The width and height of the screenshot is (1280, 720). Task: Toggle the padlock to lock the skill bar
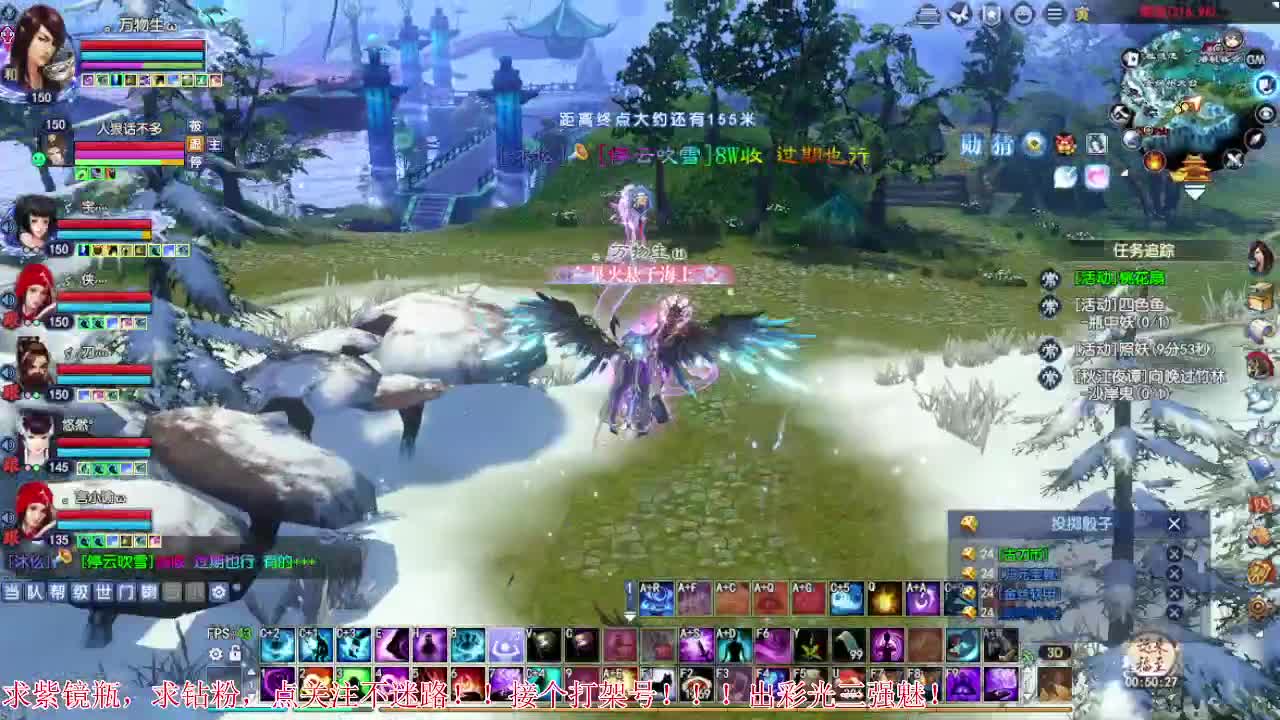tap(234, 653)
